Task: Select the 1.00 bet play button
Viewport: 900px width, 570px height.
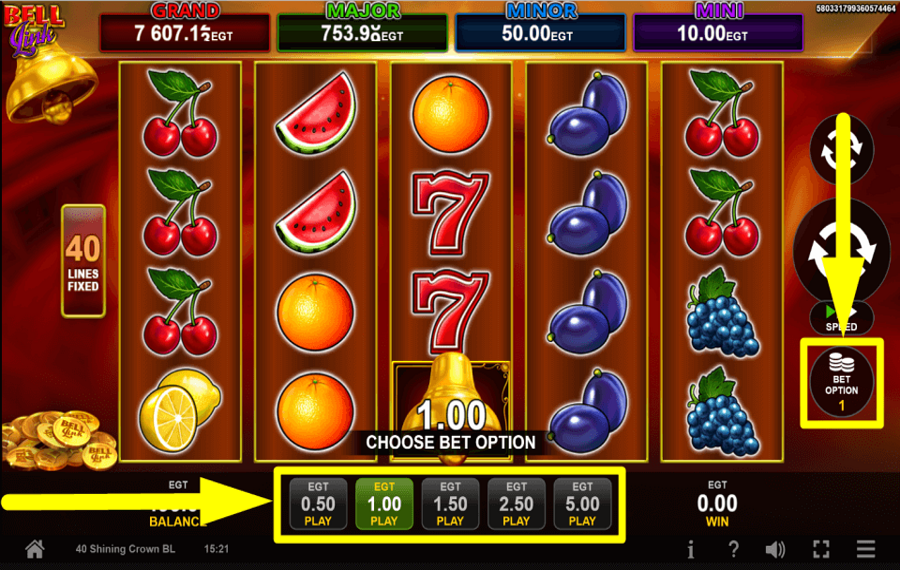Action: click(x=384, y=503)
